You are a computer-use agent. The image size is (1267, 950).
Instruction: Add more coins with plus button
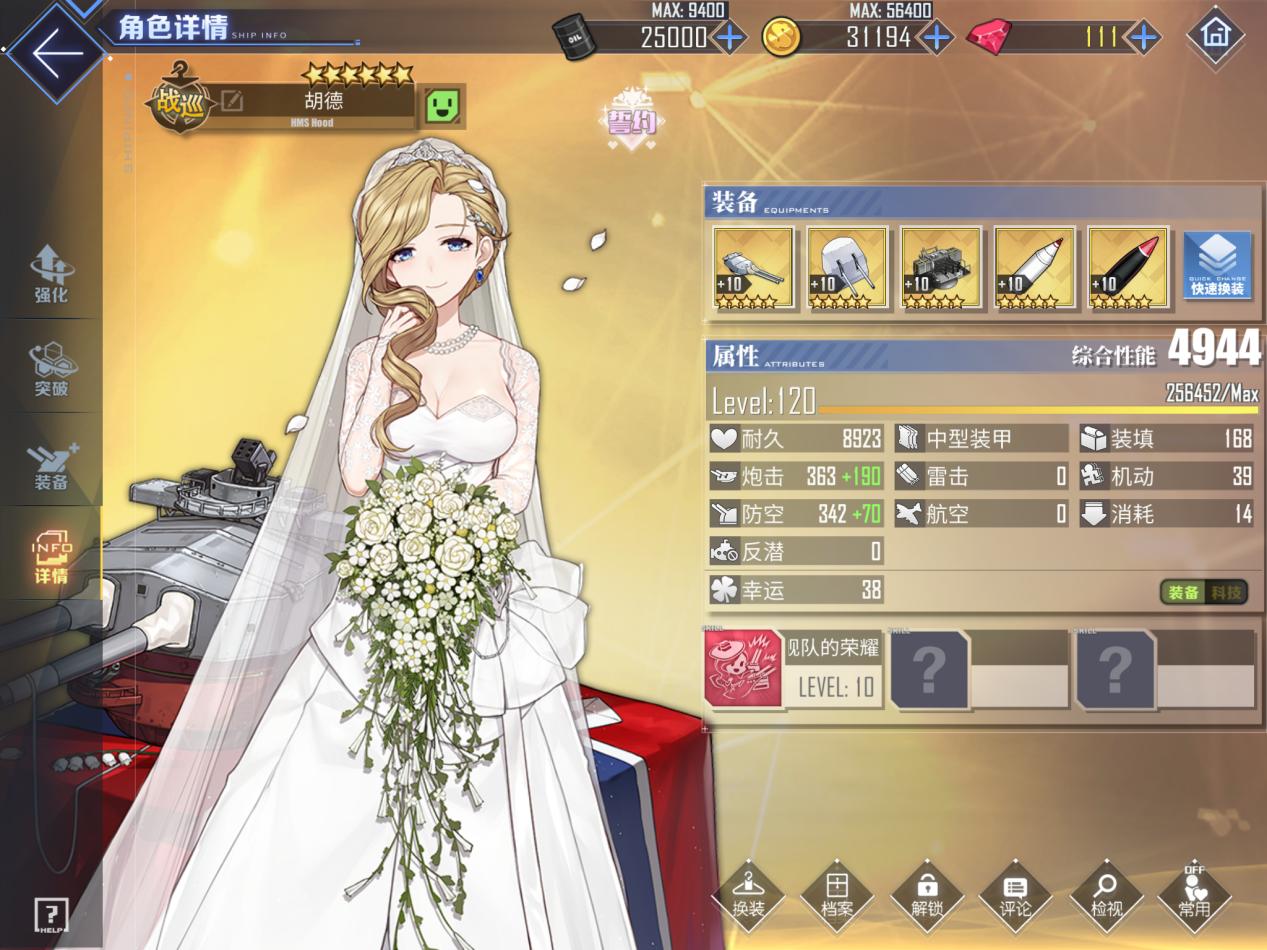coord(937,39)
